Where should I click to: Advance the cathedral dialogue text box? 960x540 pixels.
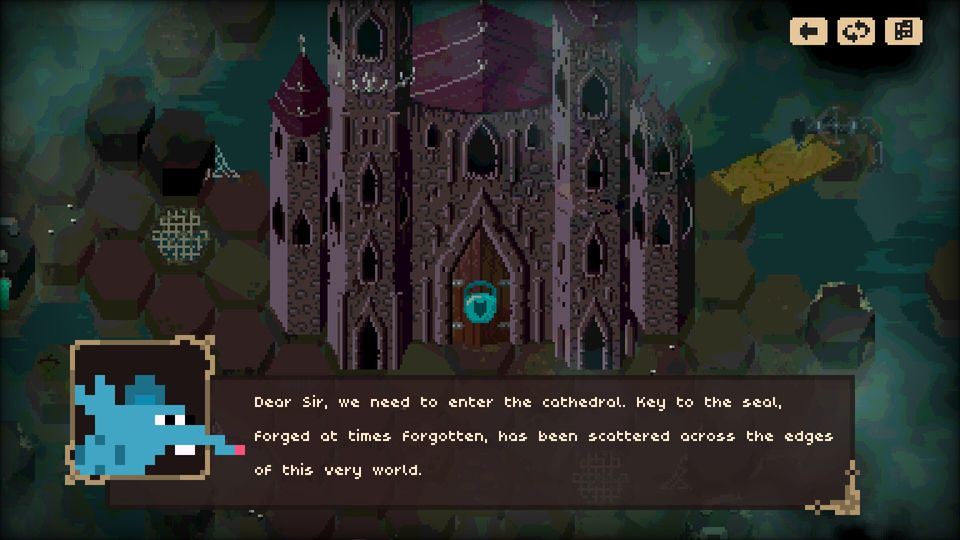540,436
